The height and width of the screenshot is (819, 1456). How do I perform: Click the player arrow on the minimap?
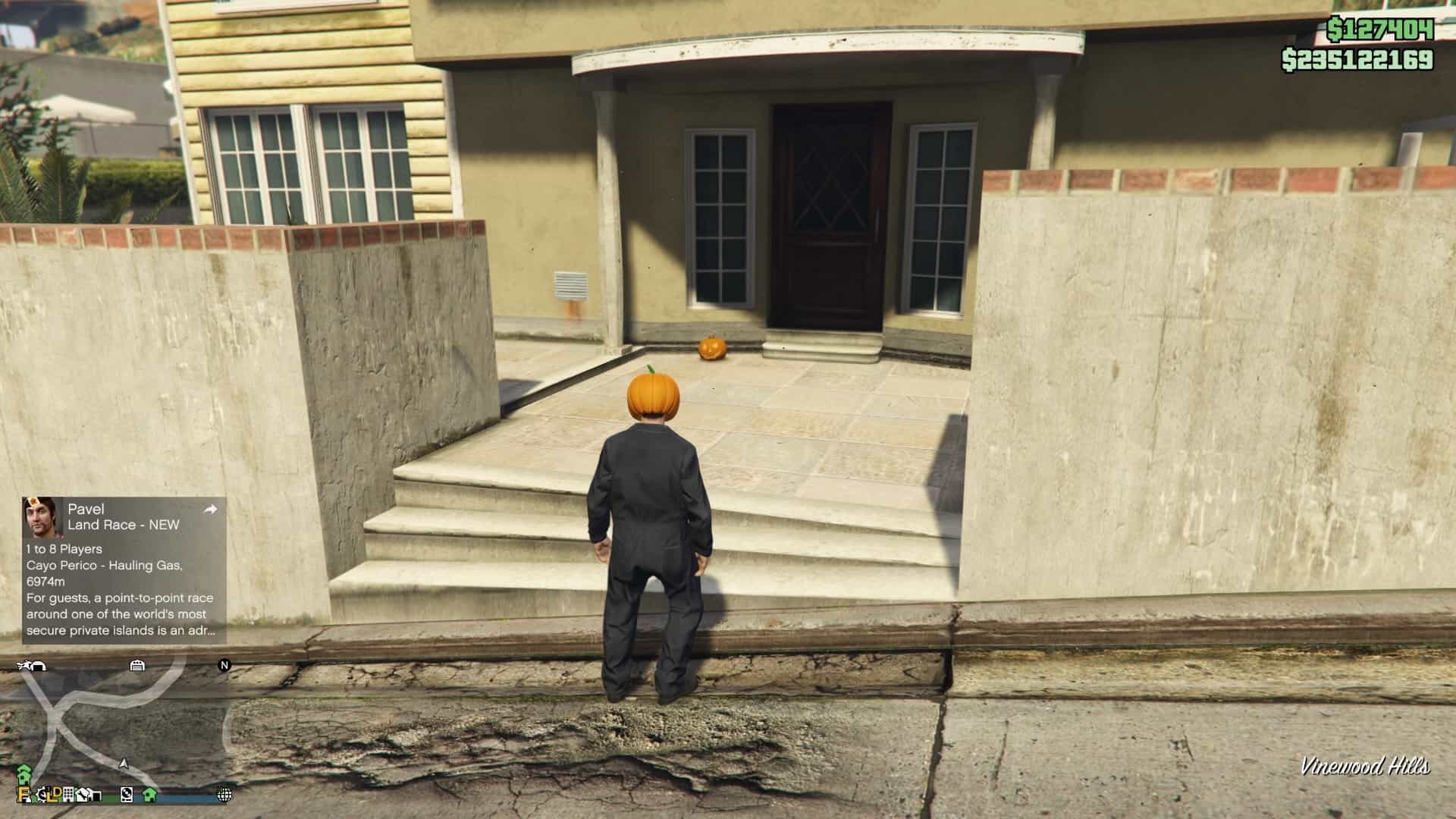(x=124, y=763)
